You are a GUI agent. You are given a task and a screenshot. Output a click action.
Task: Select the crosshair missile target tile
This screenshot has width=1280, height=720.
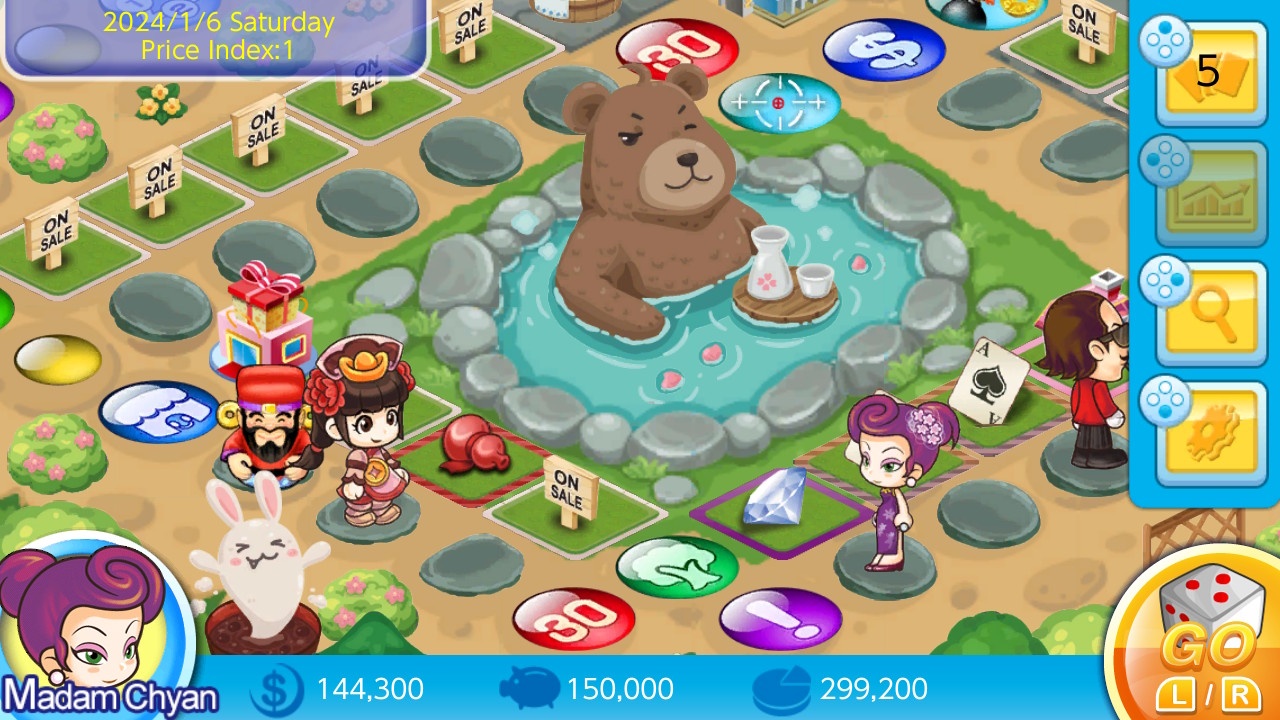[x=779, y=102]
